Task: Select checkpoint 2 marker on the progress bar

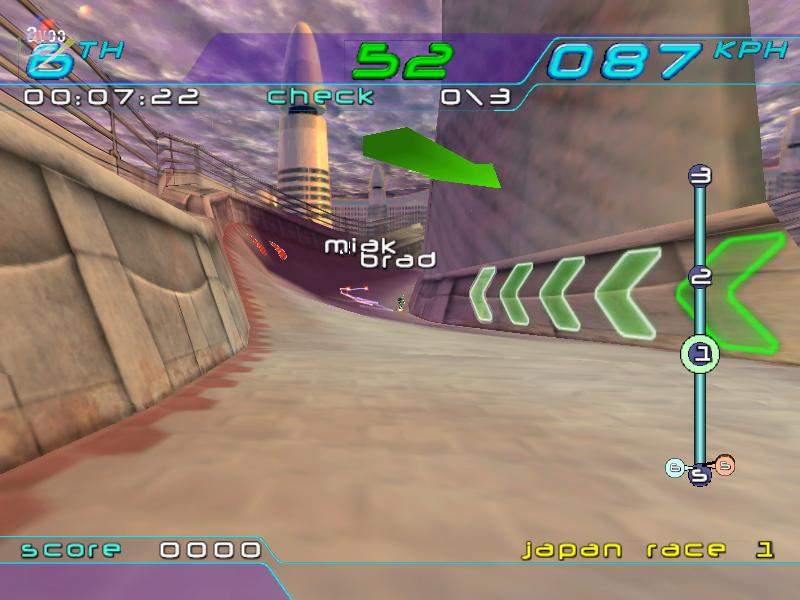Action: pos(701,277)
